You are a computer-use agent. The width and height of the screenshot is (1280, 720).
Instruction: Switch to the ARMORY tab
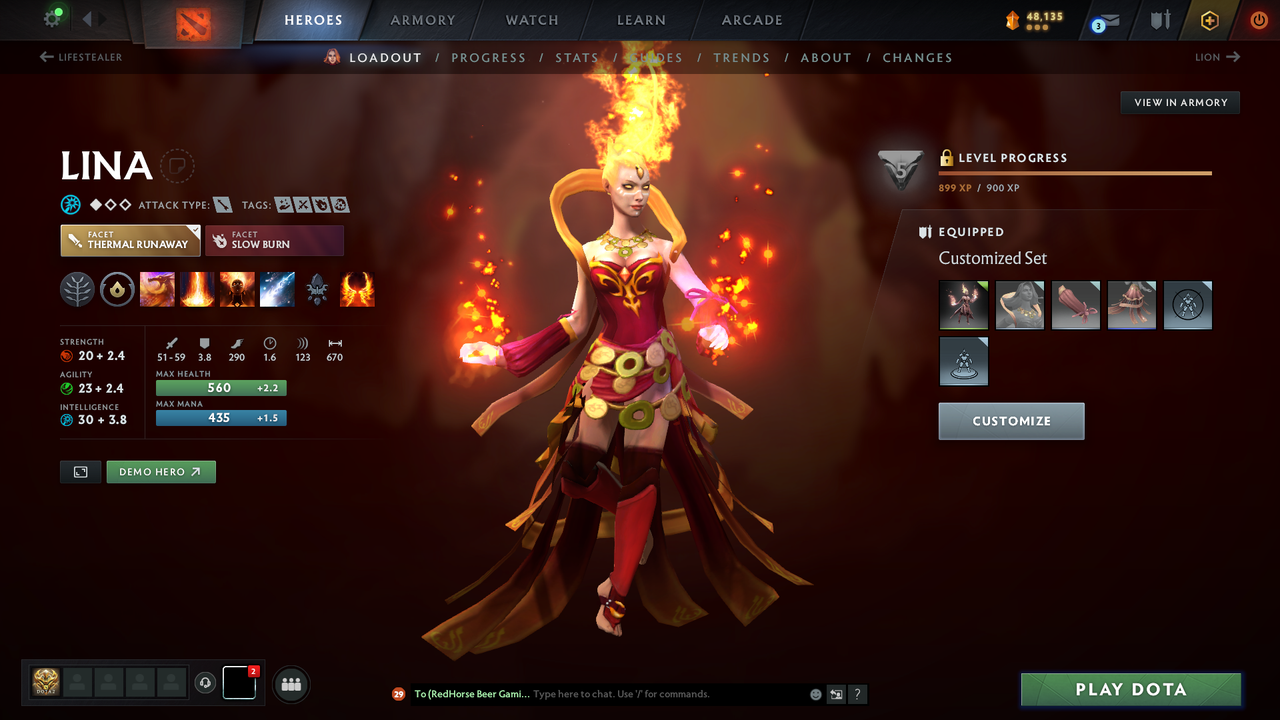[x=422, y=20]
